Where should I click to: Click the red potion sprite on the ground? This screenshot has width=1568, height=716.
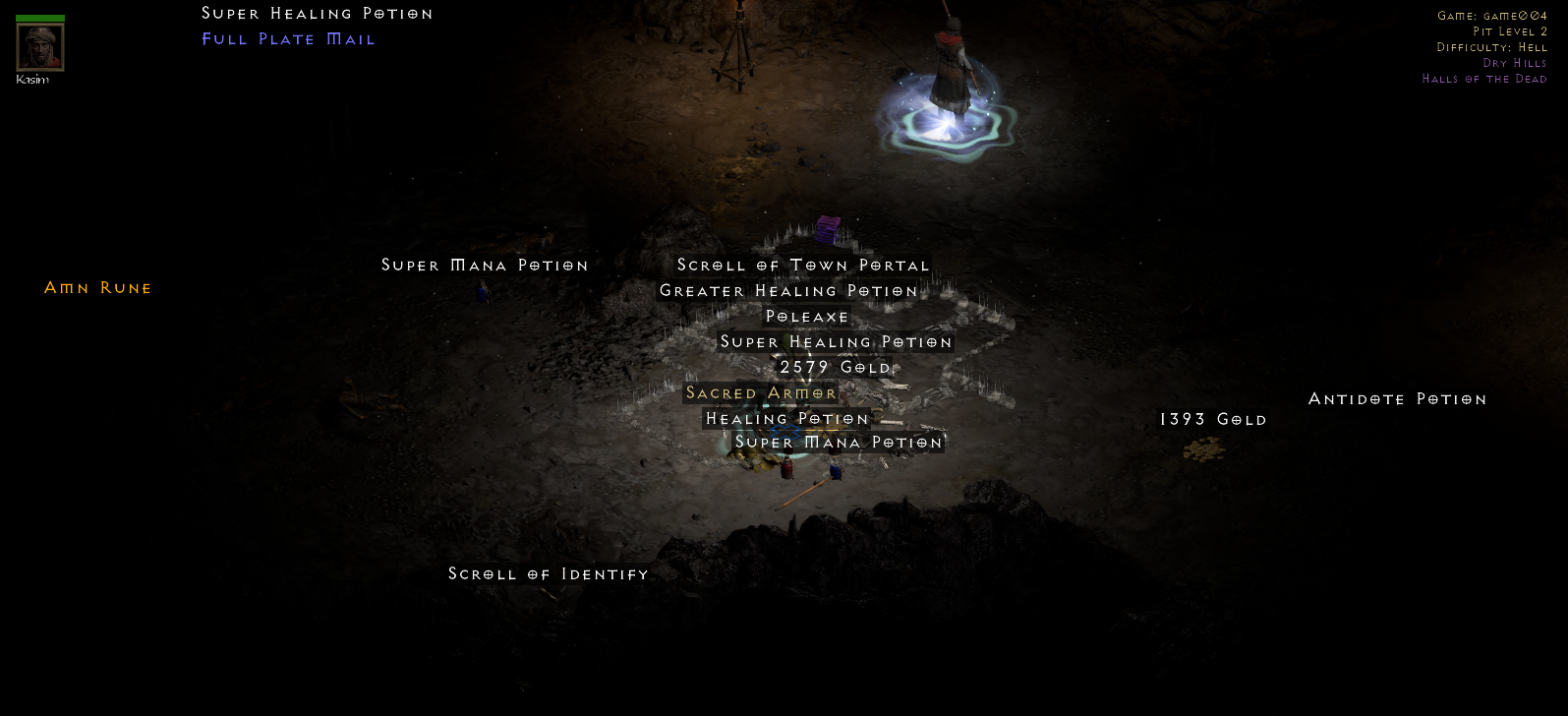(x=786, y=470)
